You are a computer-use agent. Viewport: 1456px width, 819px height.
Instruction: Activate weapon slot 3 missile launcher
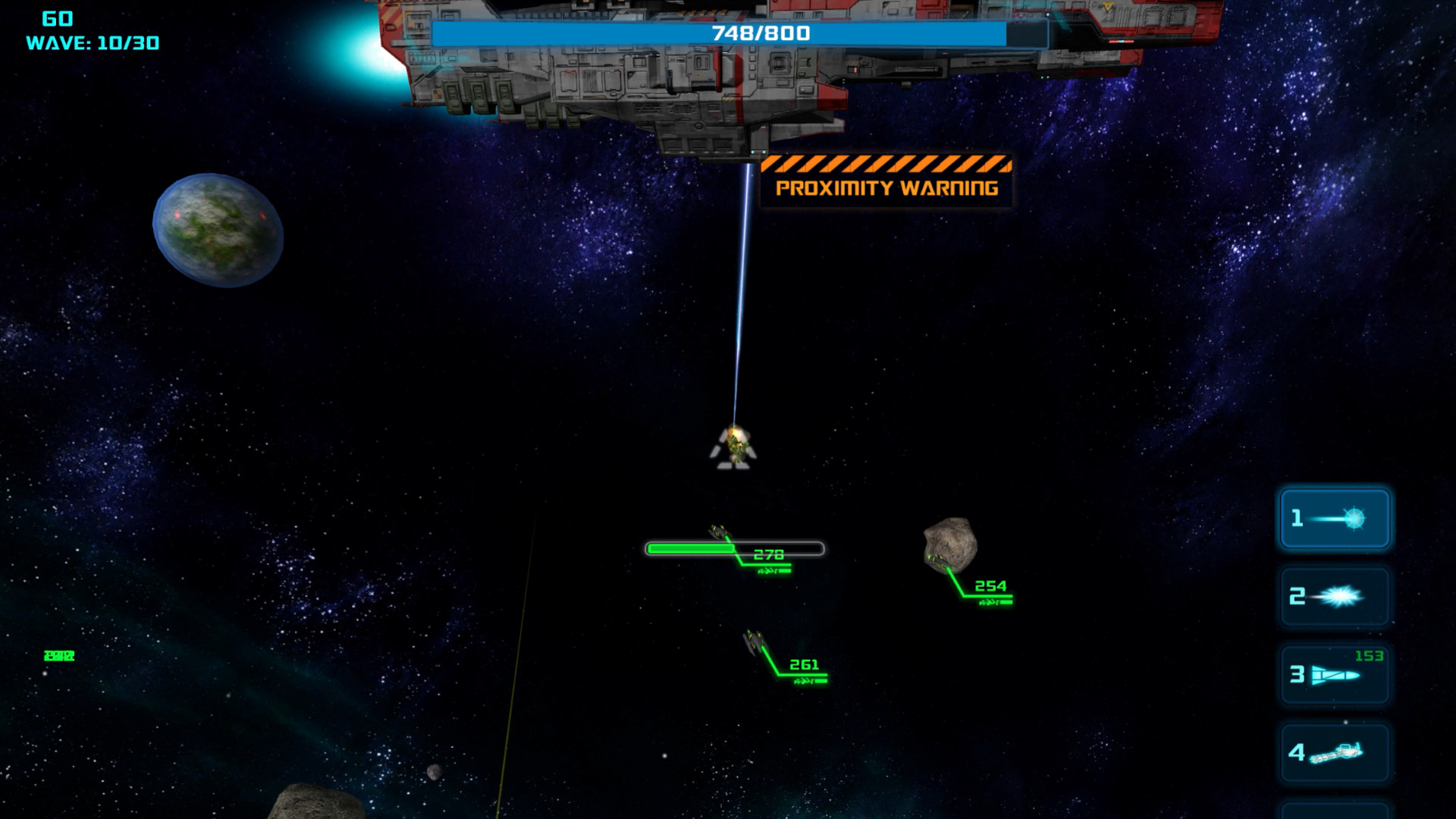(1334, 675)
